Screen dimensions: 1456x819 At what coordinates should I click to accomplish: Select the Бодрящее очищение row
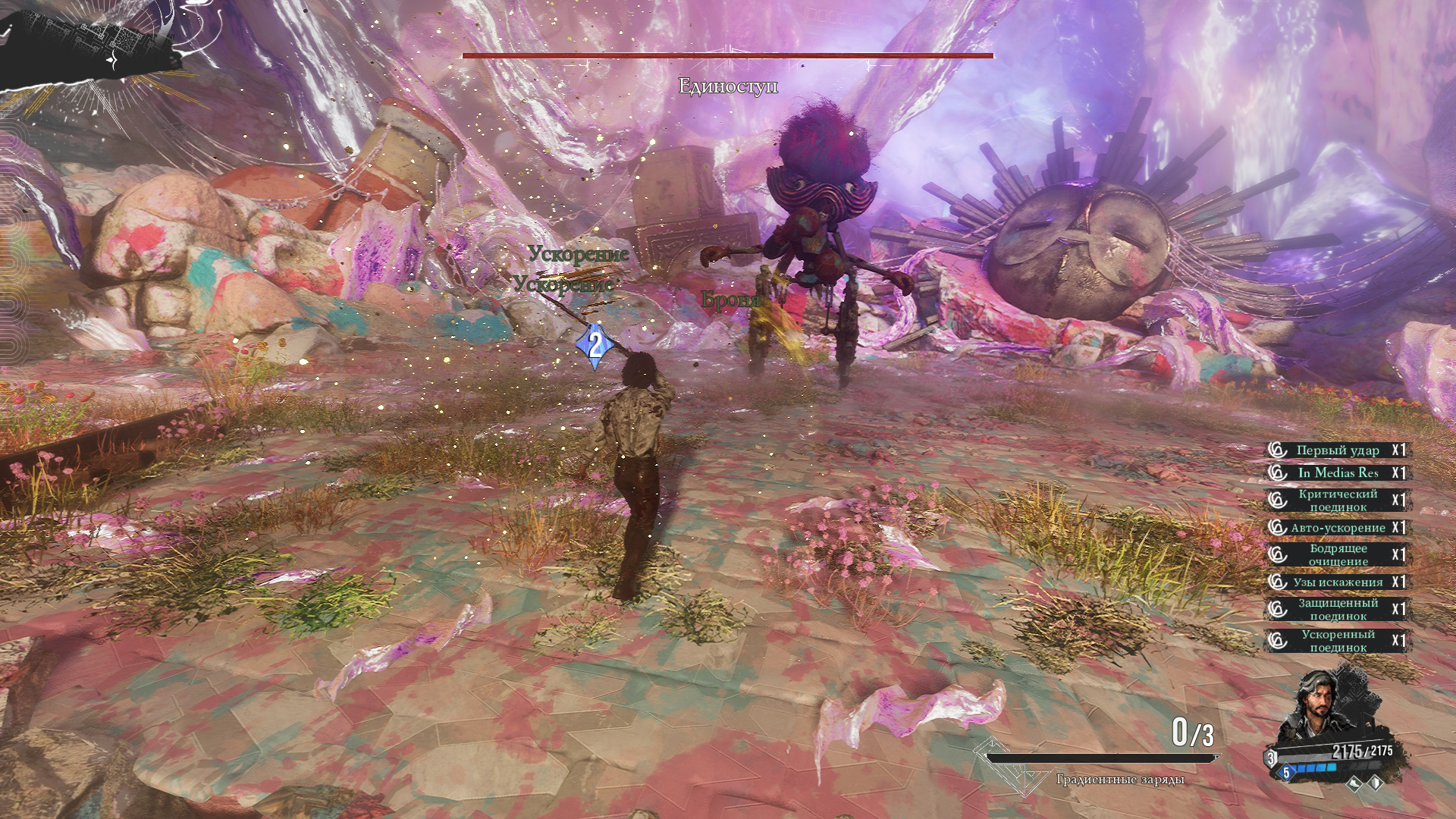pyautogui.click(x=1338, y=555)
